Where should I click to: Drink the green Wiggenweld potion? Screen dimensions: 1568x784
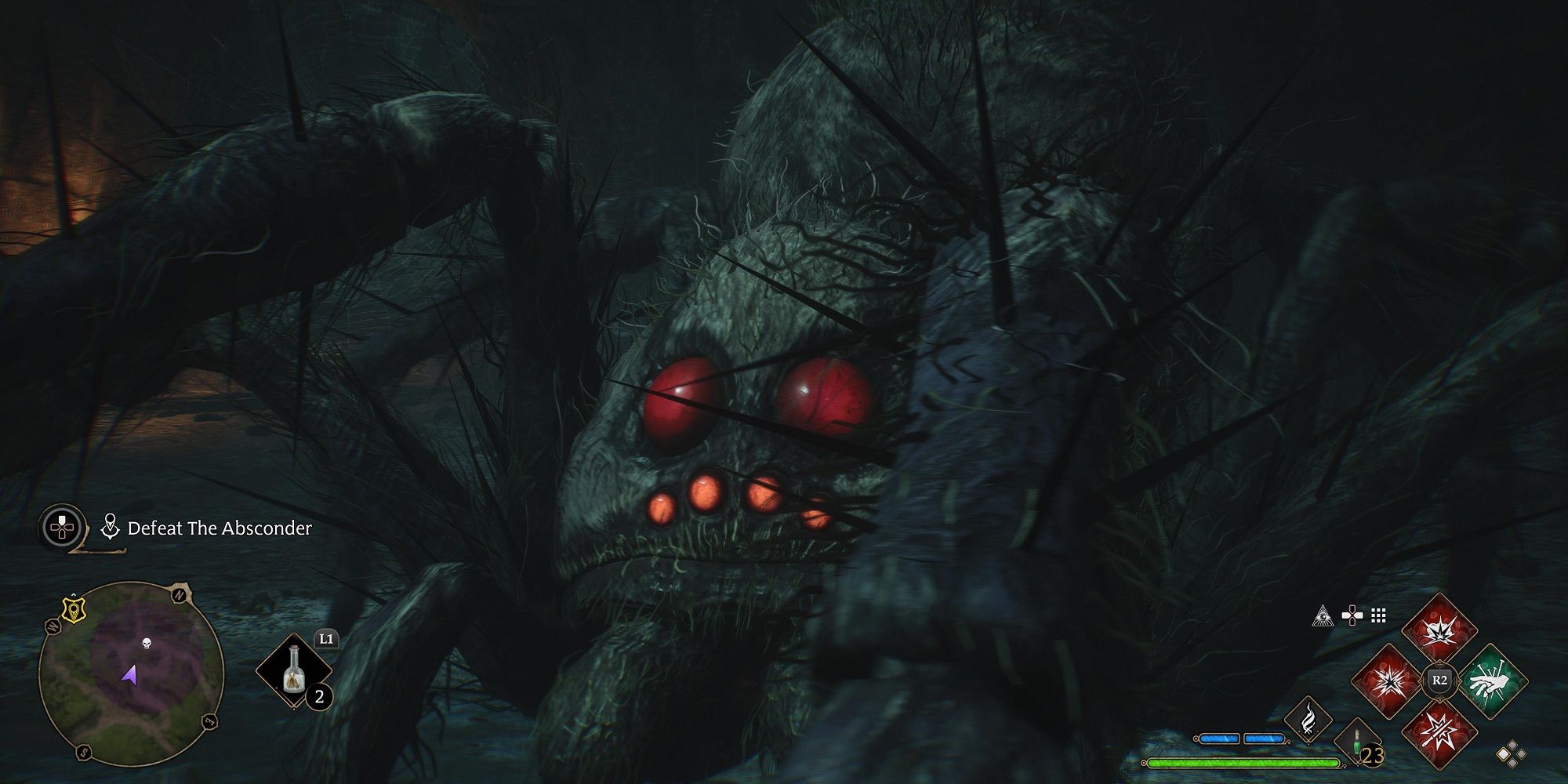pos(1356,742)
